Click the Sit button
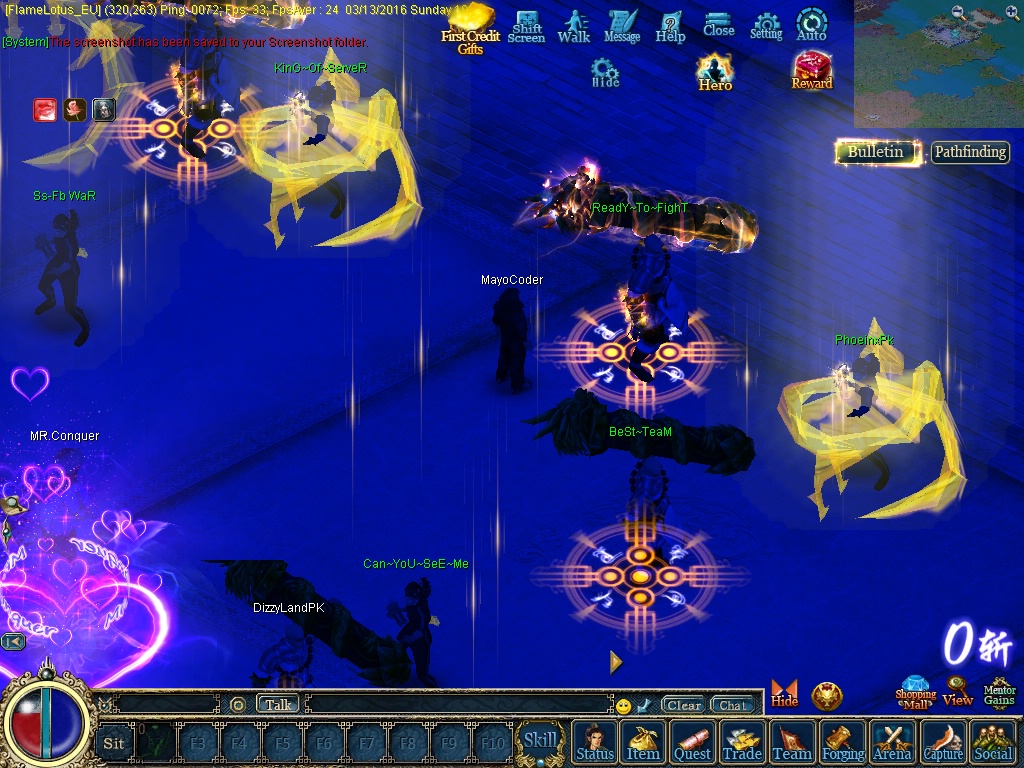The width and height of the screenshot is (1024, 768). coord(114,743)
